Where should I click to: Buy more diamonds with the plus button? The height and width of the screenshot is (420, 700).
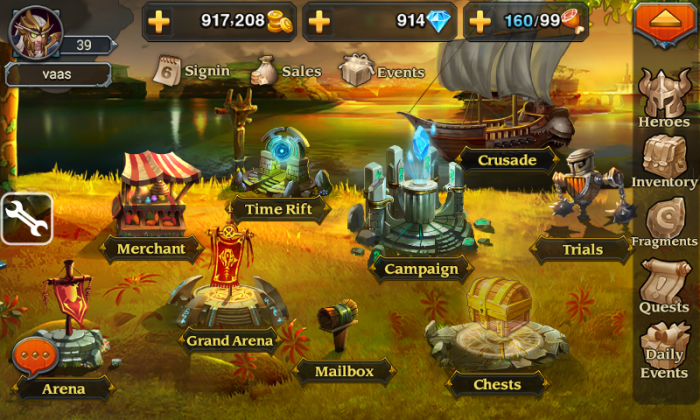coord(319,21)
